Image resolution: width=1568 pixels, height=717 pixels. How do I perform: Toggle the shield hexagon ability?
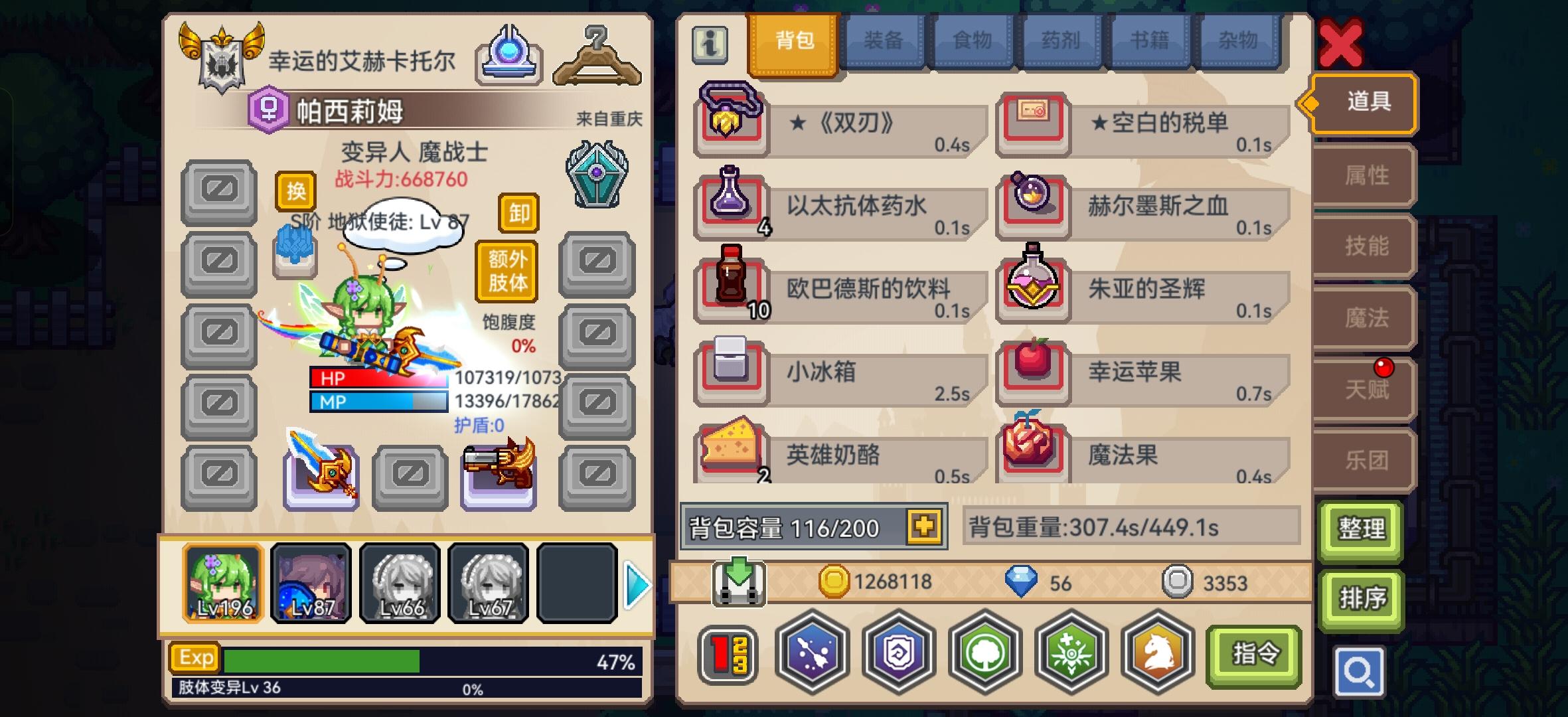(900, 654)
